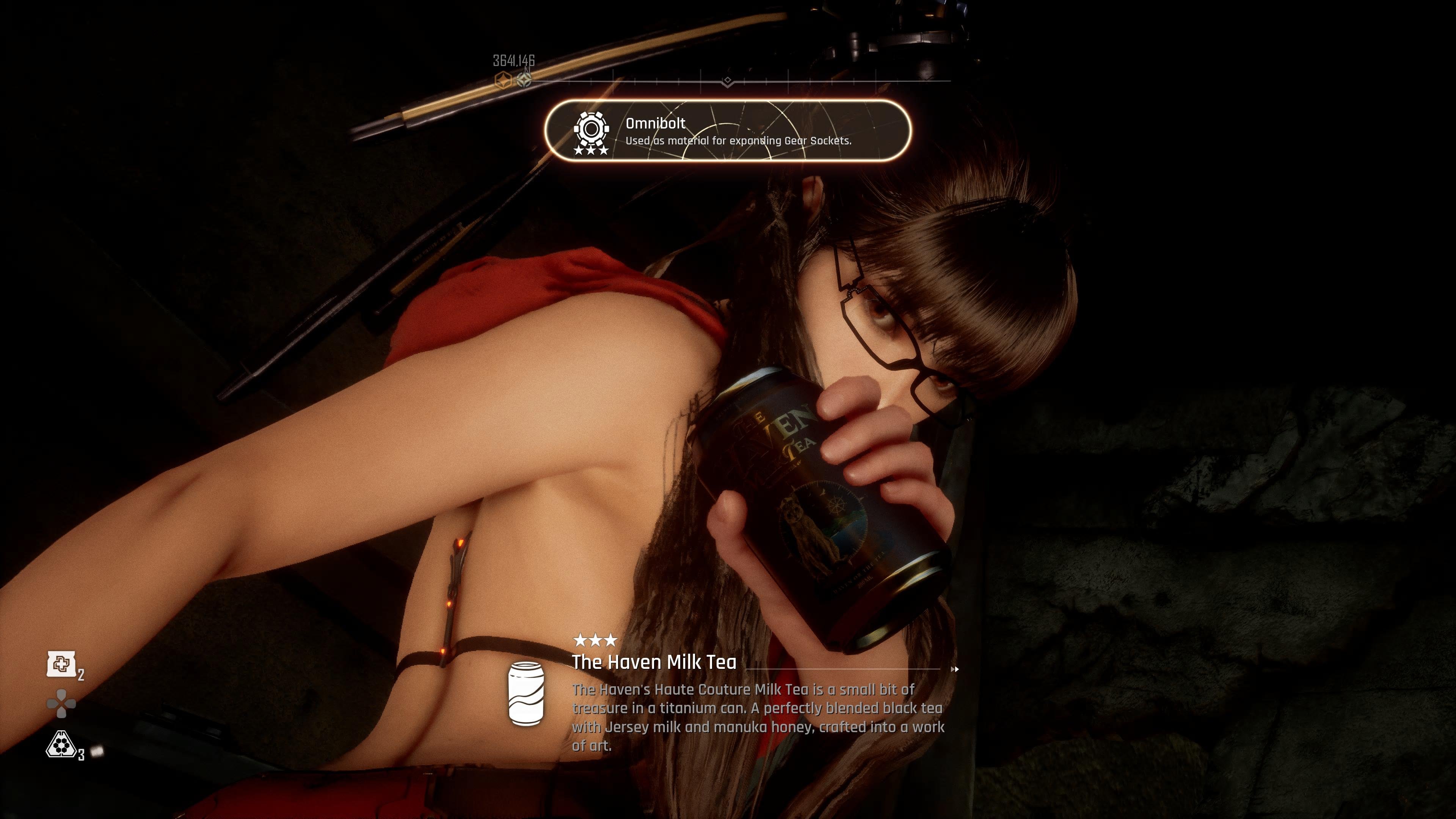This screenshot has width=1456, height=819.
Task: Advance with the arrow beside Milk Tea title
Action: tap(955, 669)
